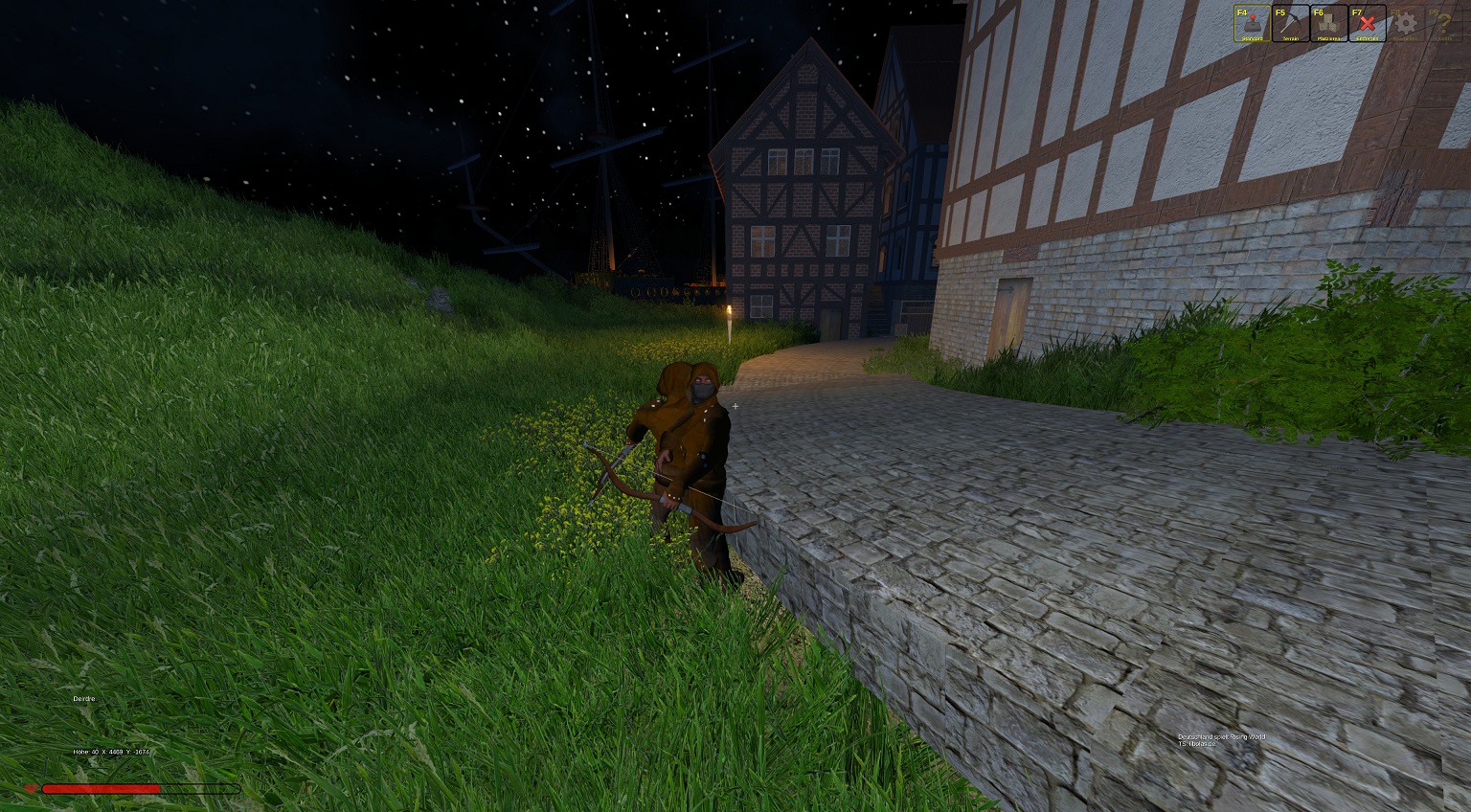Screen dimensions: 1471x812
Task: Switch to the Terrain pickaxe tool
Action: click(x=1290, y=24)
